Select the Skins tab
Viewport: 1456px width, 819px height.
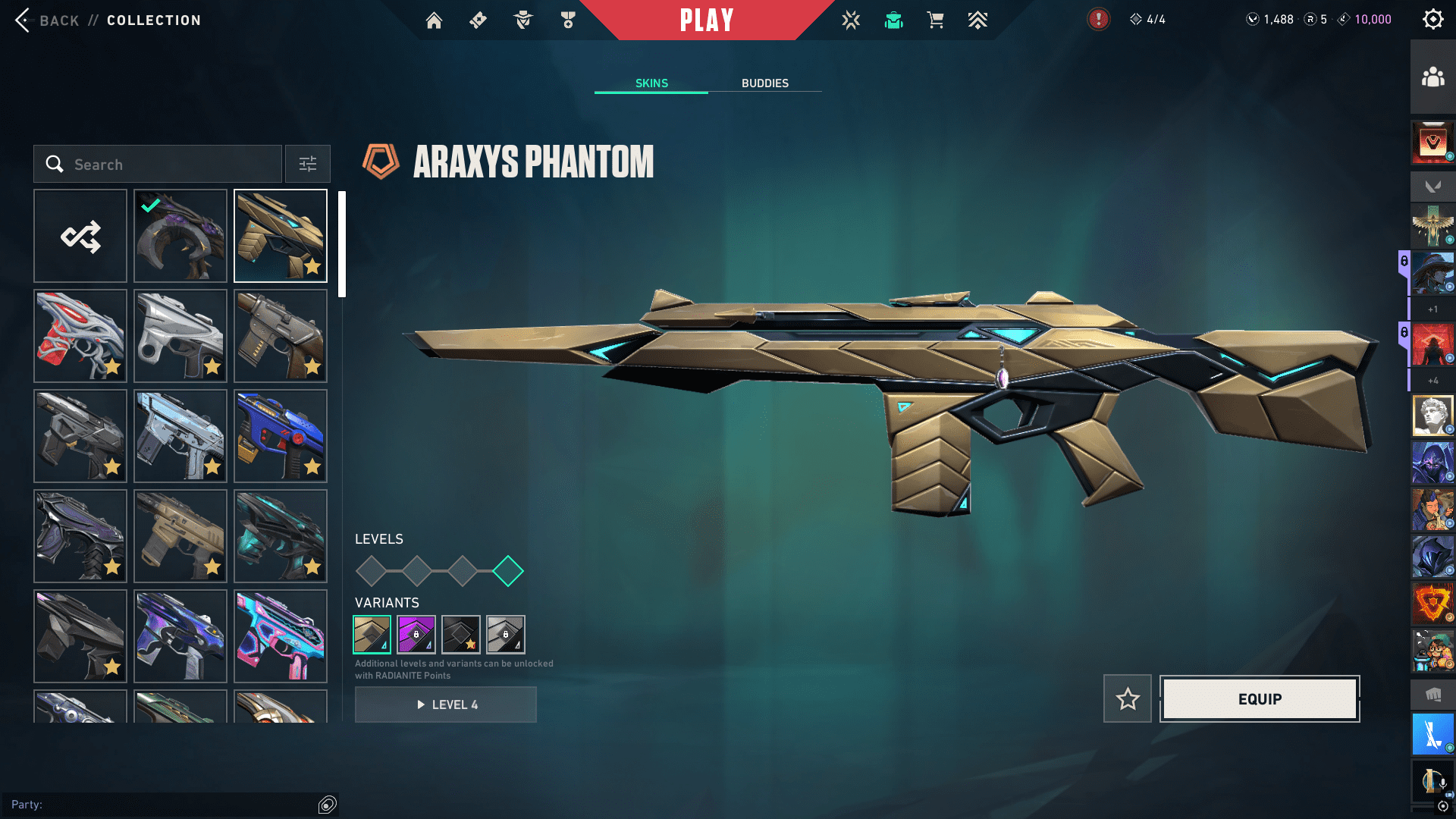pos(651,83)
